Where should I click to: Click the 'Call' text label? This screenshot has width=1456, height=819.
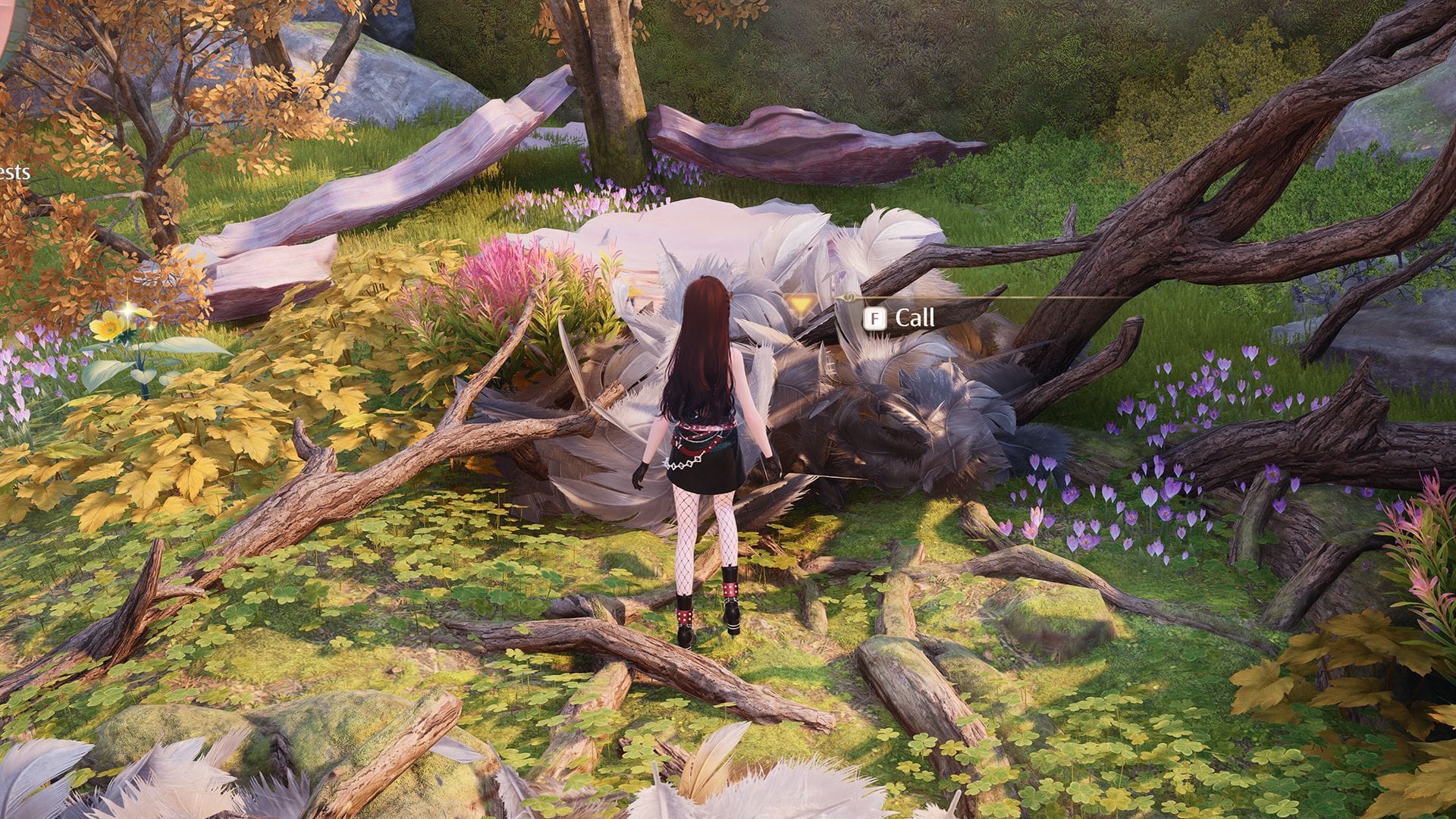[915, 318]
